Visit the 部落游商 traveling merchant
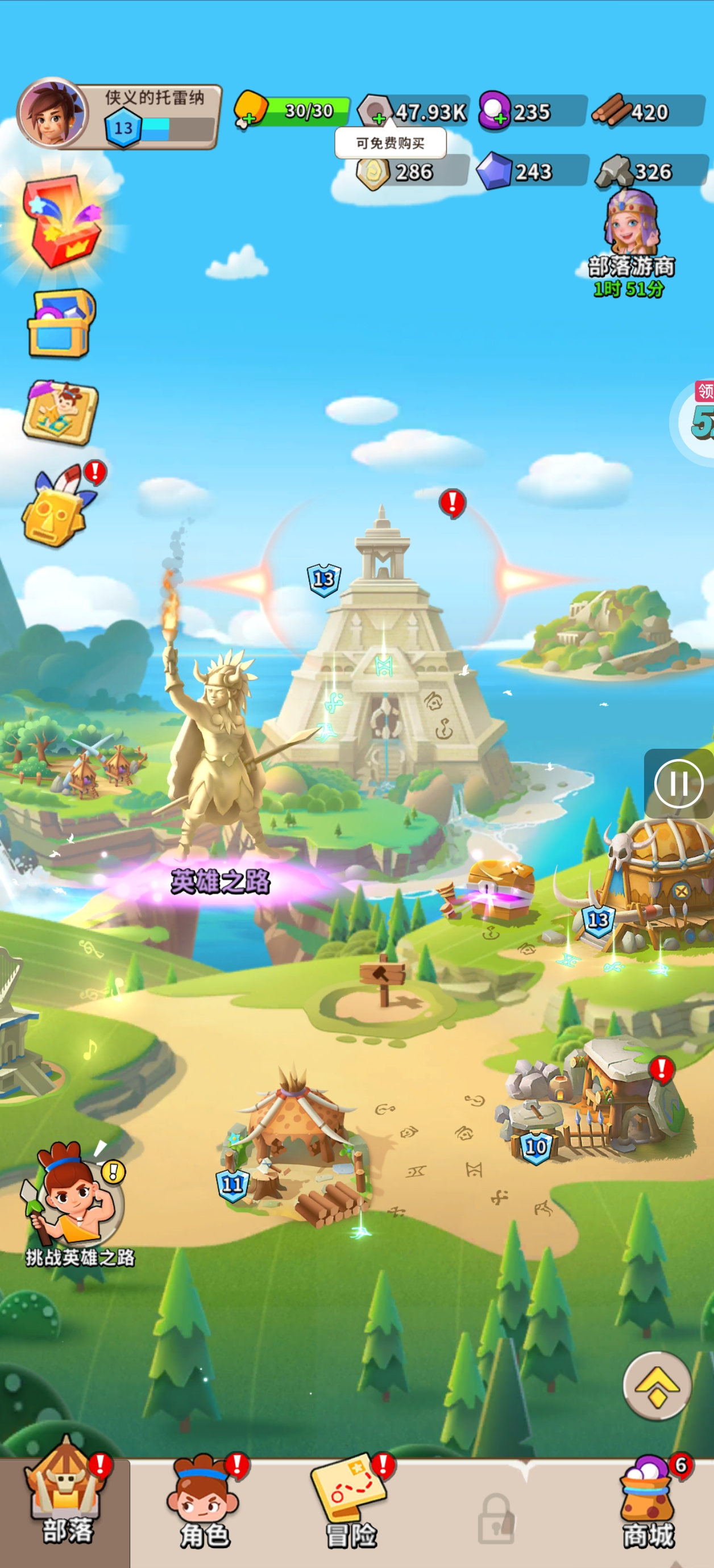Screen dimensions: 714x1568 (631, 244)
